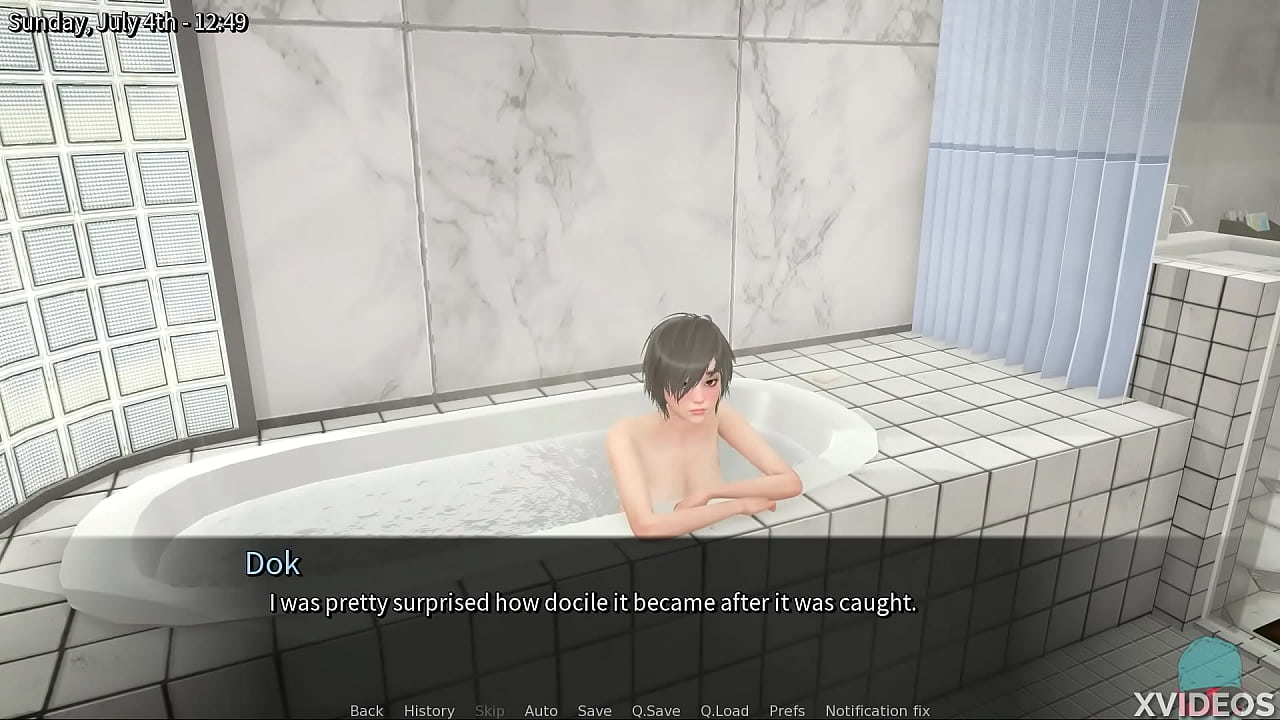Perform a quick save via Q.Save
This screenshot has height=720, width=1280.
pyautogui.click(x=655, y=710)
